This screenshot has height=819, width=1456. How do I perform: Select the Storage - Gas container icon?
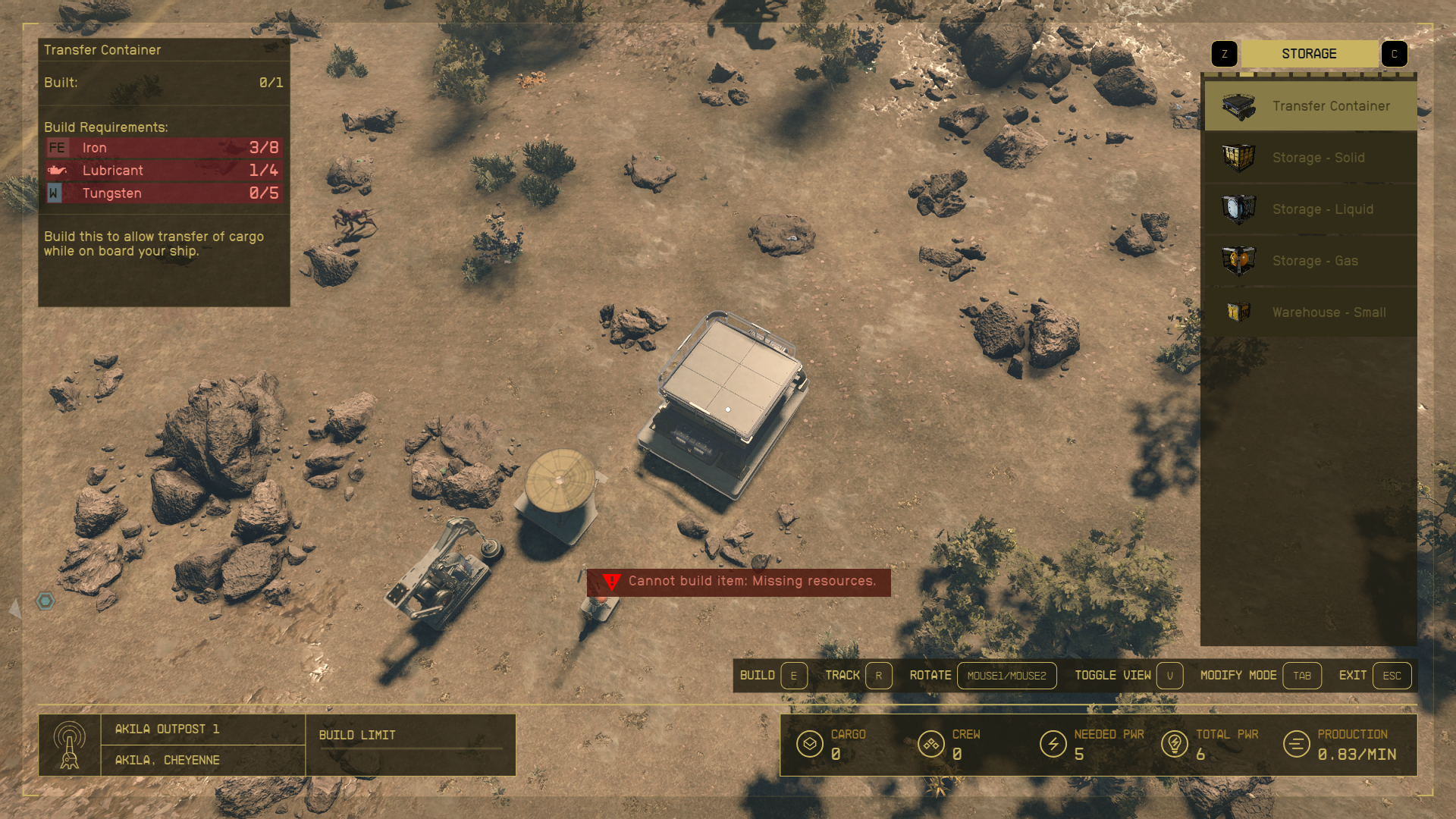coord(1238,260)
